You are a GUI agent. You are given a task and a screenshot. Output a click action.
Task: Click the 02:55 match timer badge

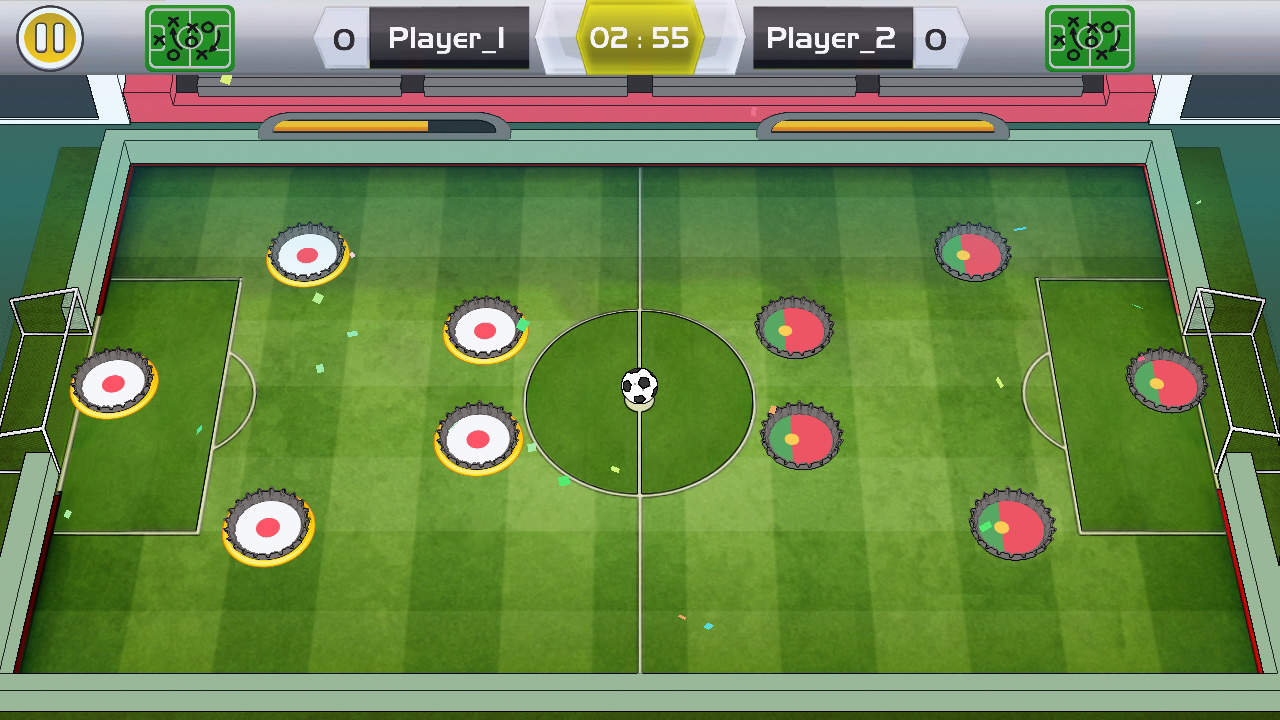(640, 36)
